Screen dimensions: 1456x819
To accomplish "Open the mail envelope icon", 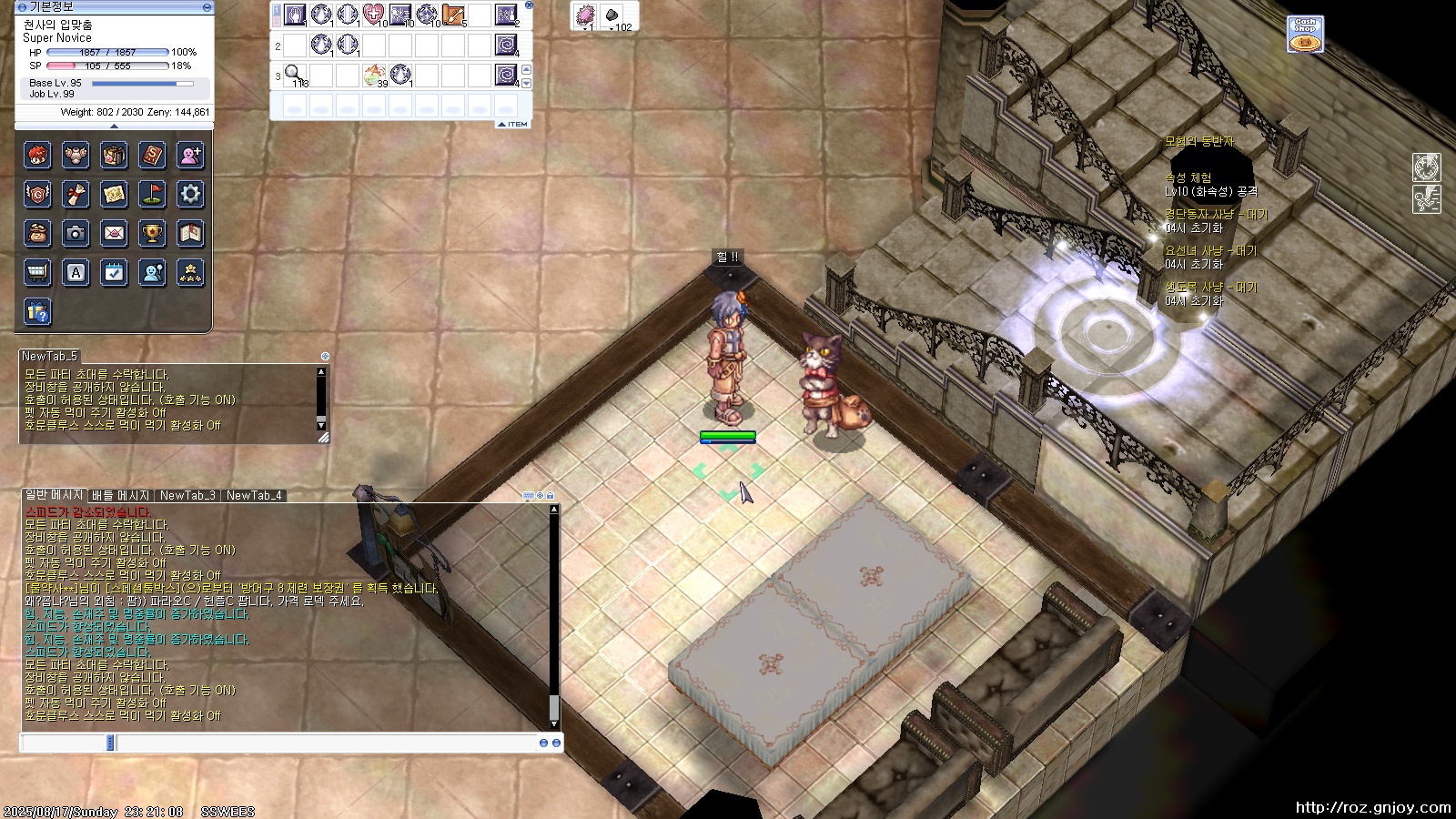I will click(114, 234).
